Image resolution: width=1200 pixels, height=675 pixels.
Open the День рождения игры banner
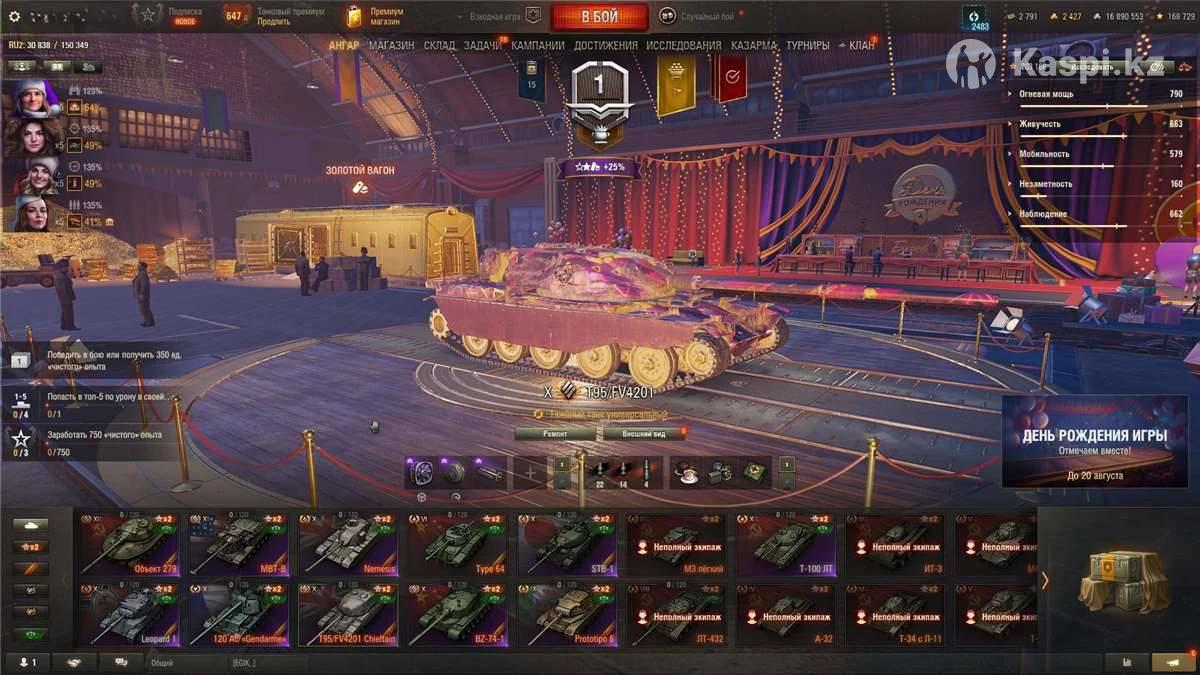(x=1094, y=441)
